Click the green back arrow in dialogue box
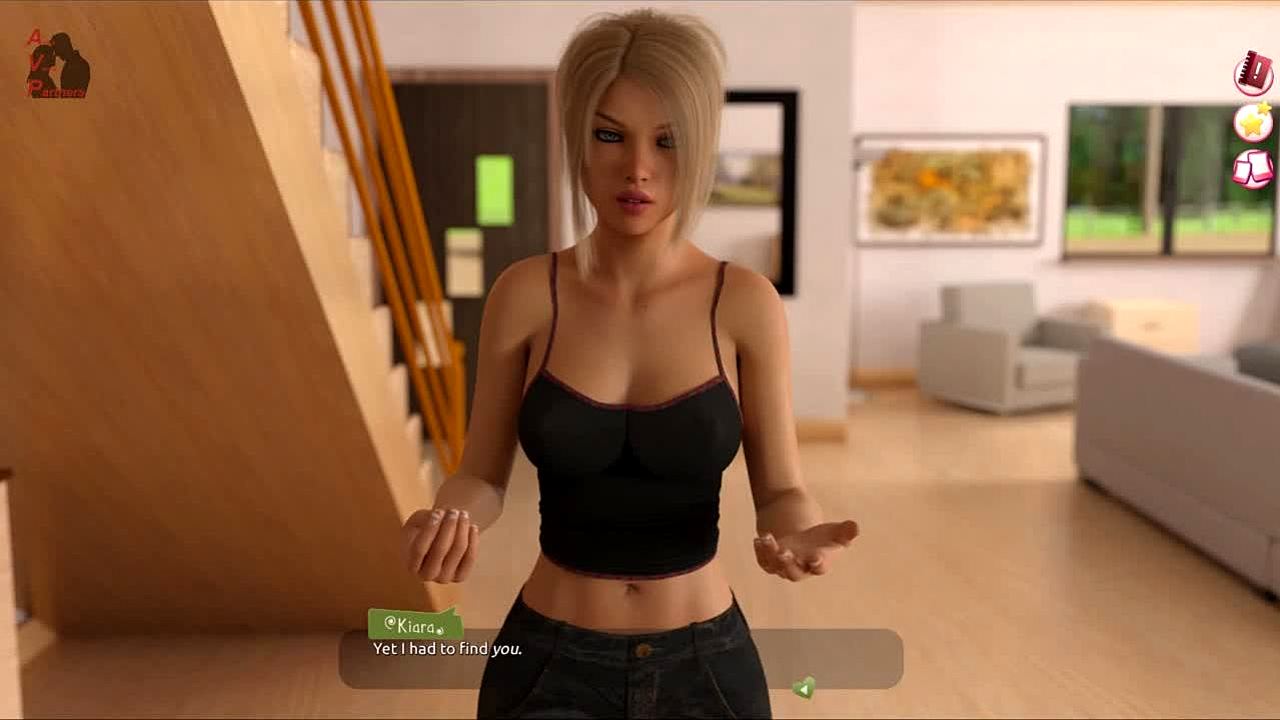Viewport: 1280px width, 720px height. [803, 687]
